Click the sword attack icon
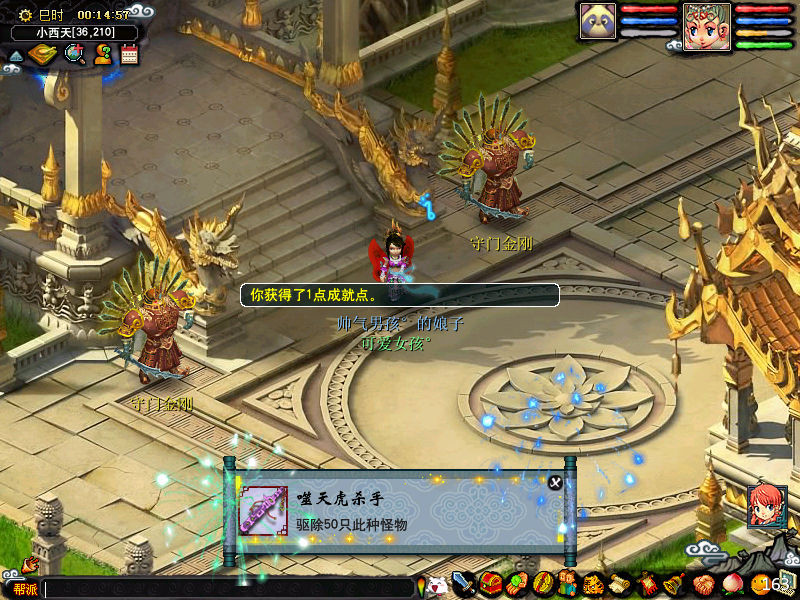This screenshot has height=600, width=800. click(463, 583)
